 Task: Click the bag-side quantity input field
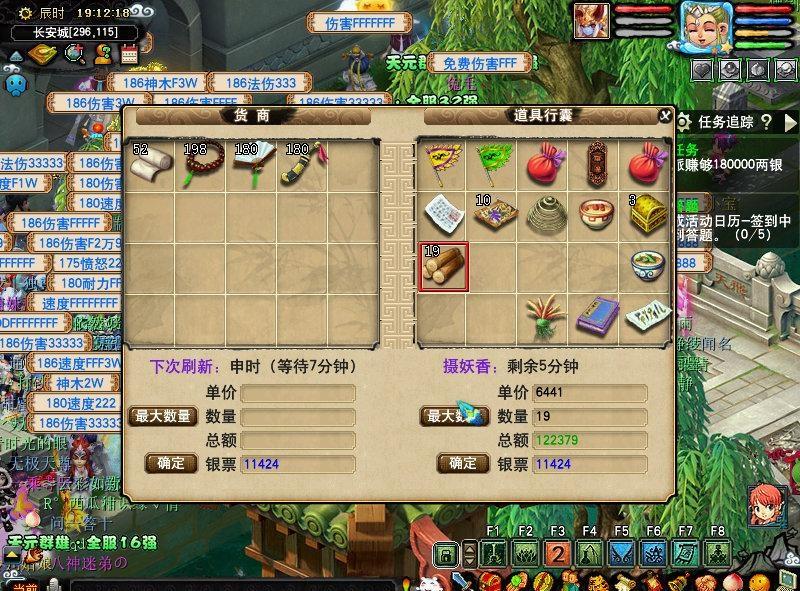(588, 416)
